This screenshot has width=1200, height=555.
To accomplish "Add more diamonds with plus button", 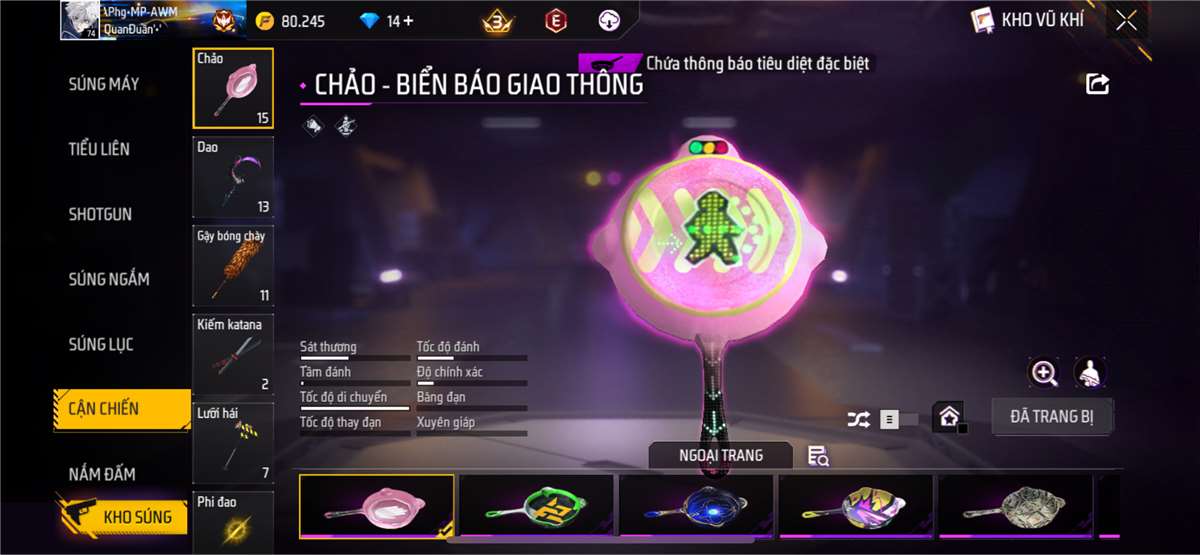I will click(x=408, y=21).
